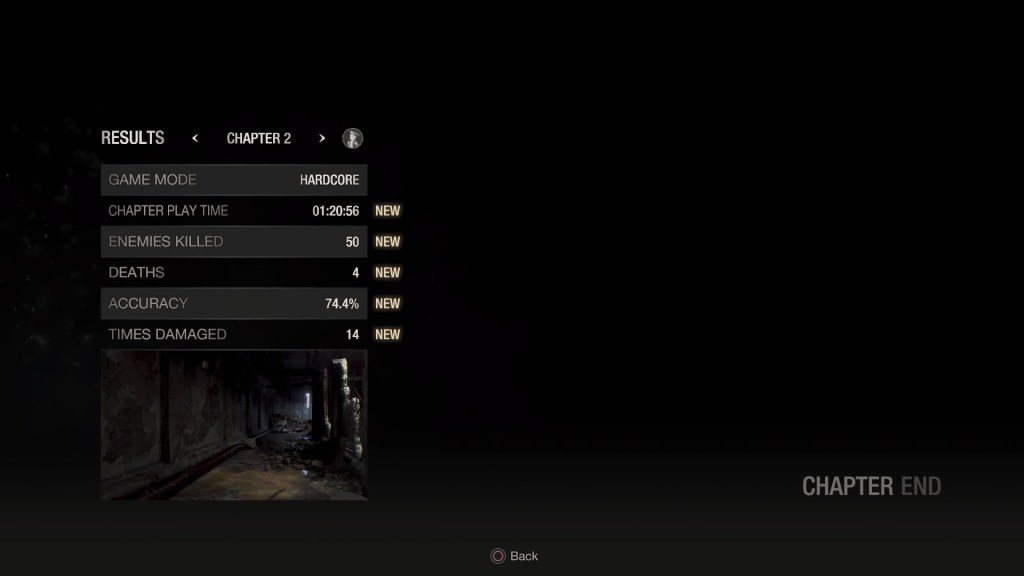Select the character portrait icon
Screen dimensions: 1024x576
[x=352, y=138]
